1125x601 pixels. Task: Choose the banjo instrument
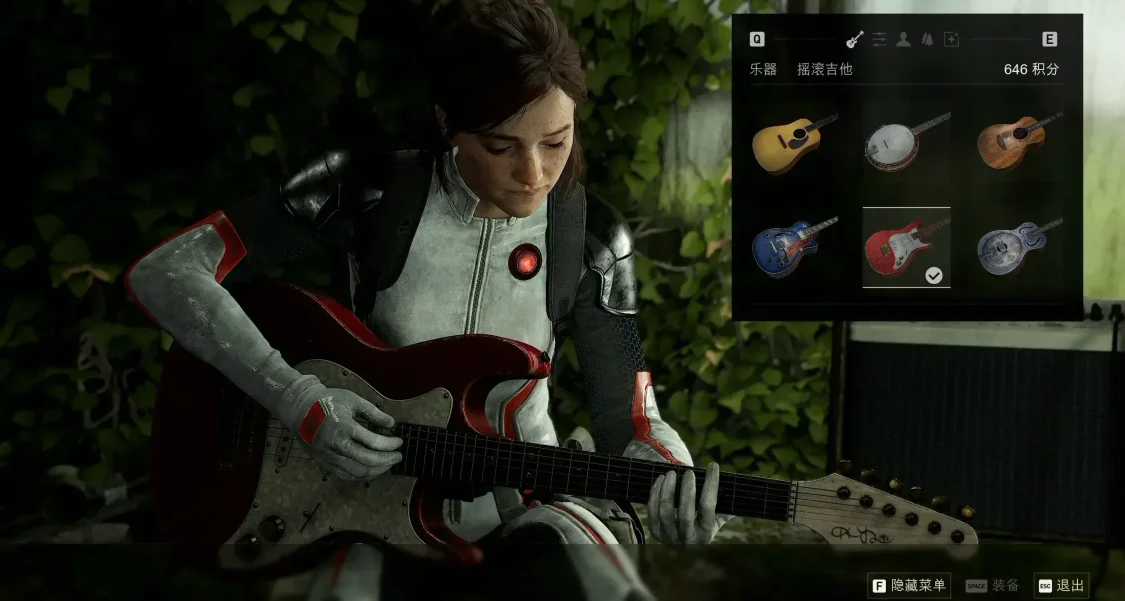click(906, 142)
